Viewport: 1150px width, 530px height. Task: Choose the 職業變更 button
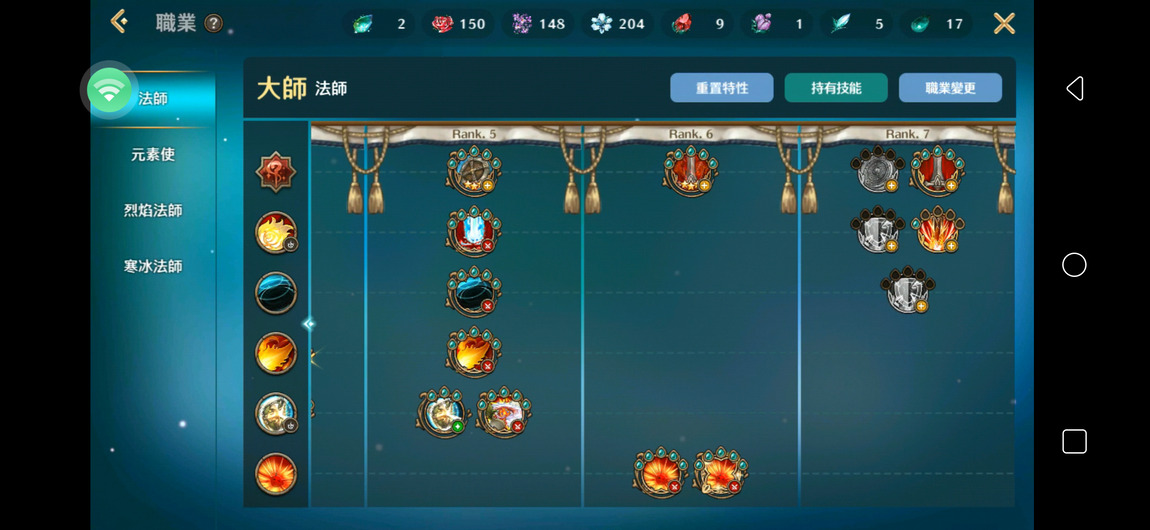pos(950,88)
